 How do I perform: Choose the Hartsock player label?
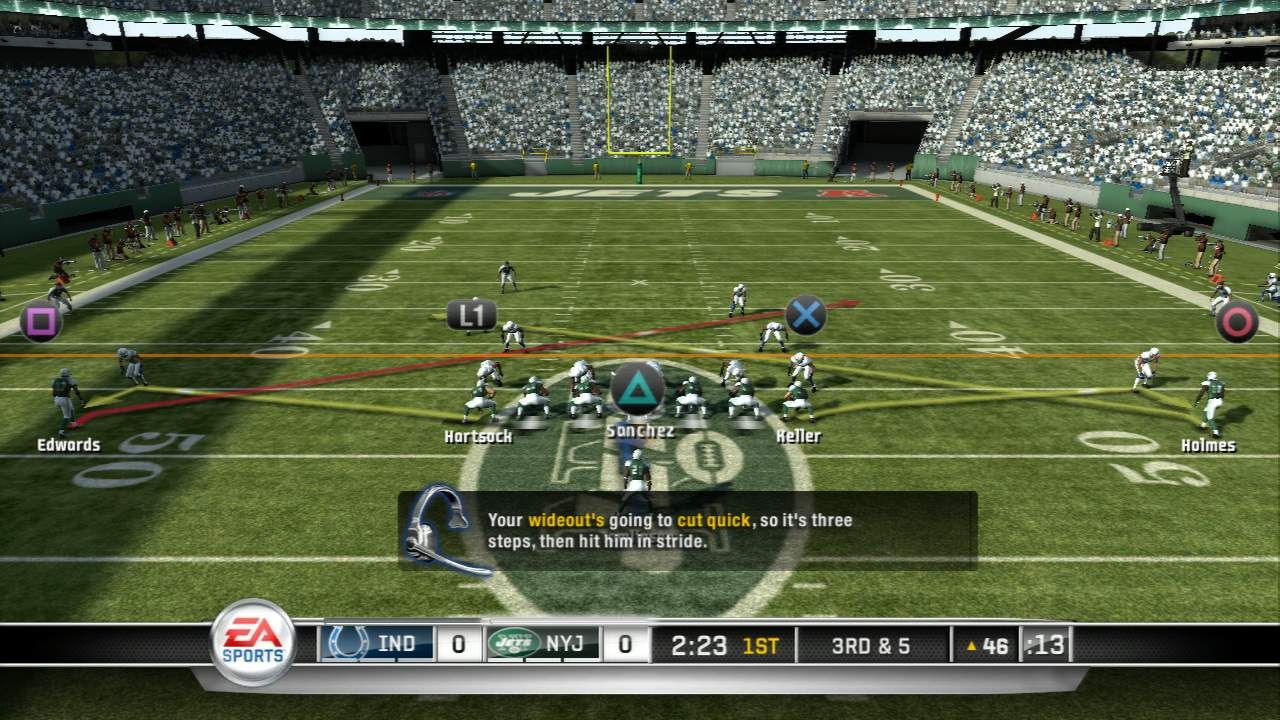[x=478, y=437]
